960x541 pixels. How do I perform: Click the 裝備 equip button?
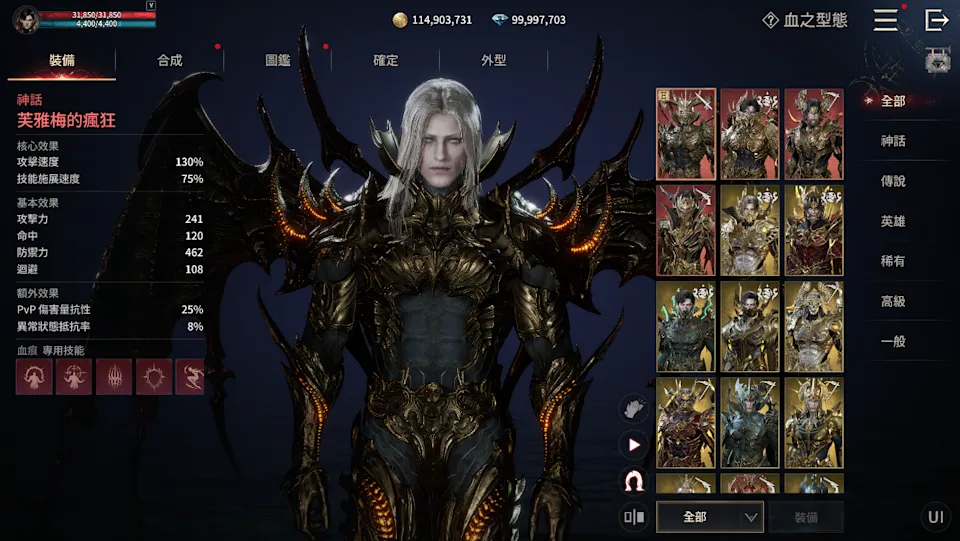[x=806, y=517]
